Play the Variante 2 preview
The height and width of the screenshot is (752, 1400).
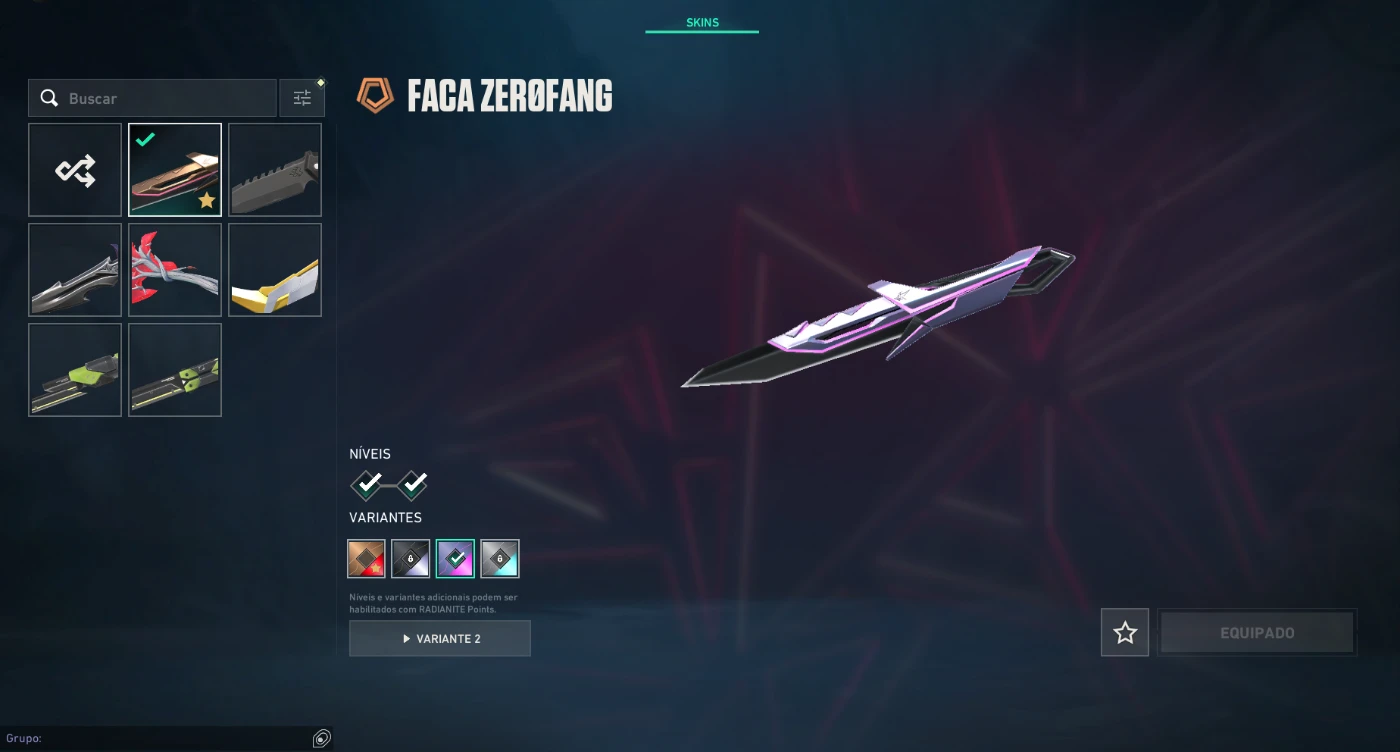[x=440, y=638]
